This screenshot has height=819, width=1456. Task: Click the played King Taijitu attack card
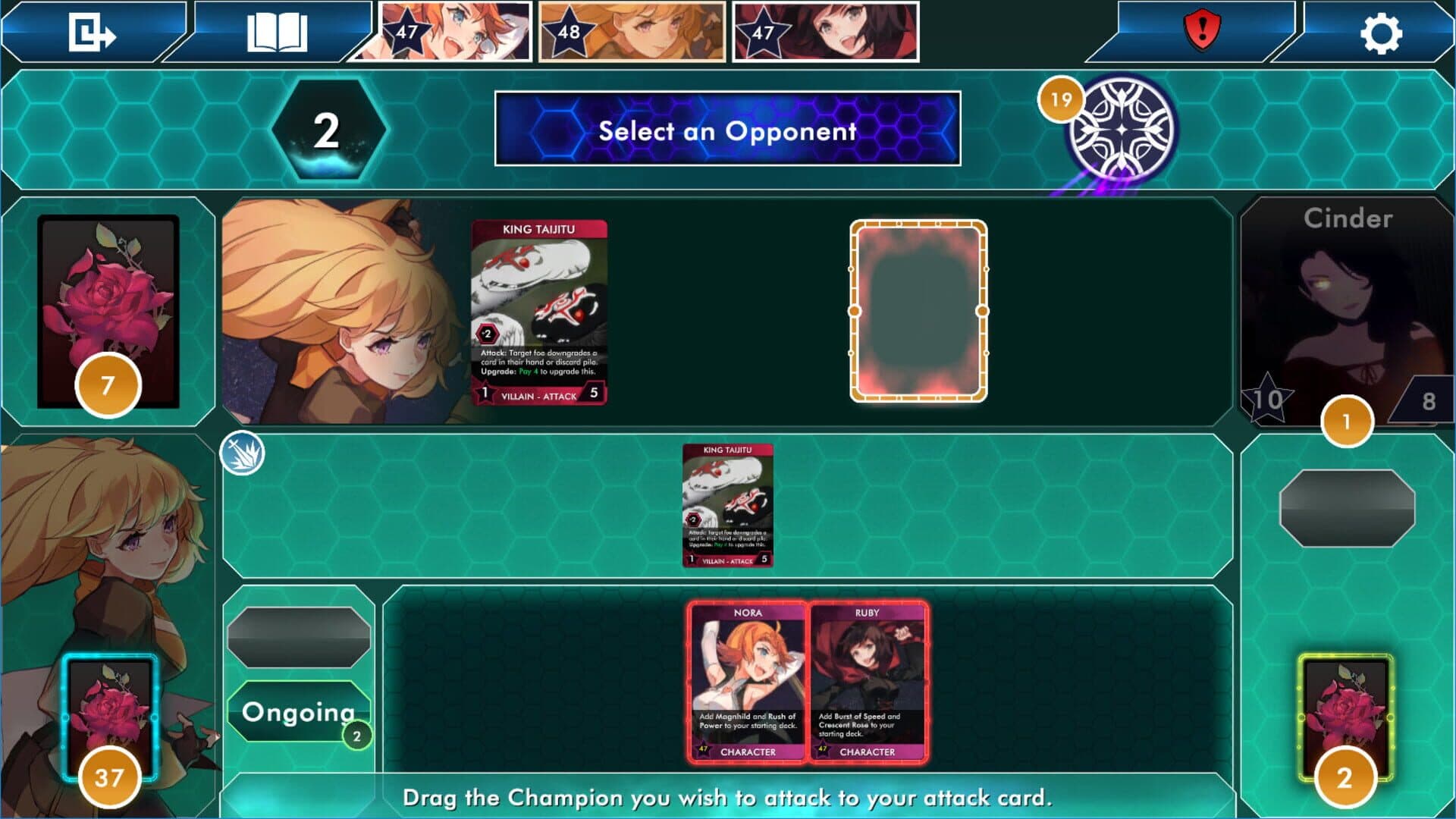[x=727, y=505]
